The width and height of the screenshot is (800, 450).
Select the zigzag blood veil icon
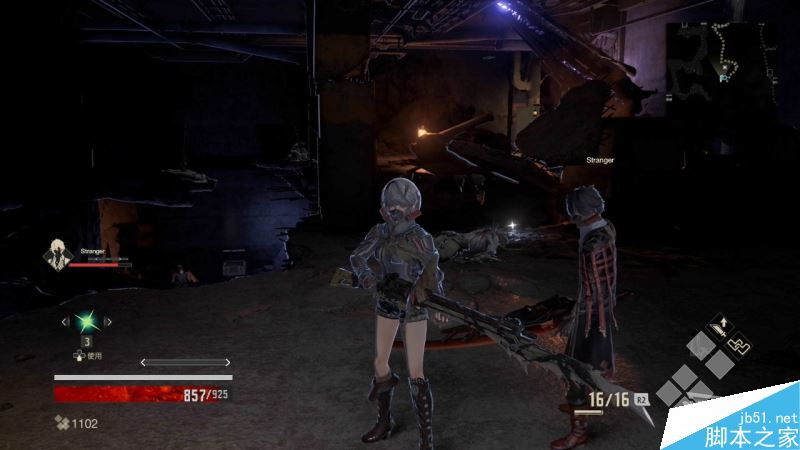pos(737,345)
